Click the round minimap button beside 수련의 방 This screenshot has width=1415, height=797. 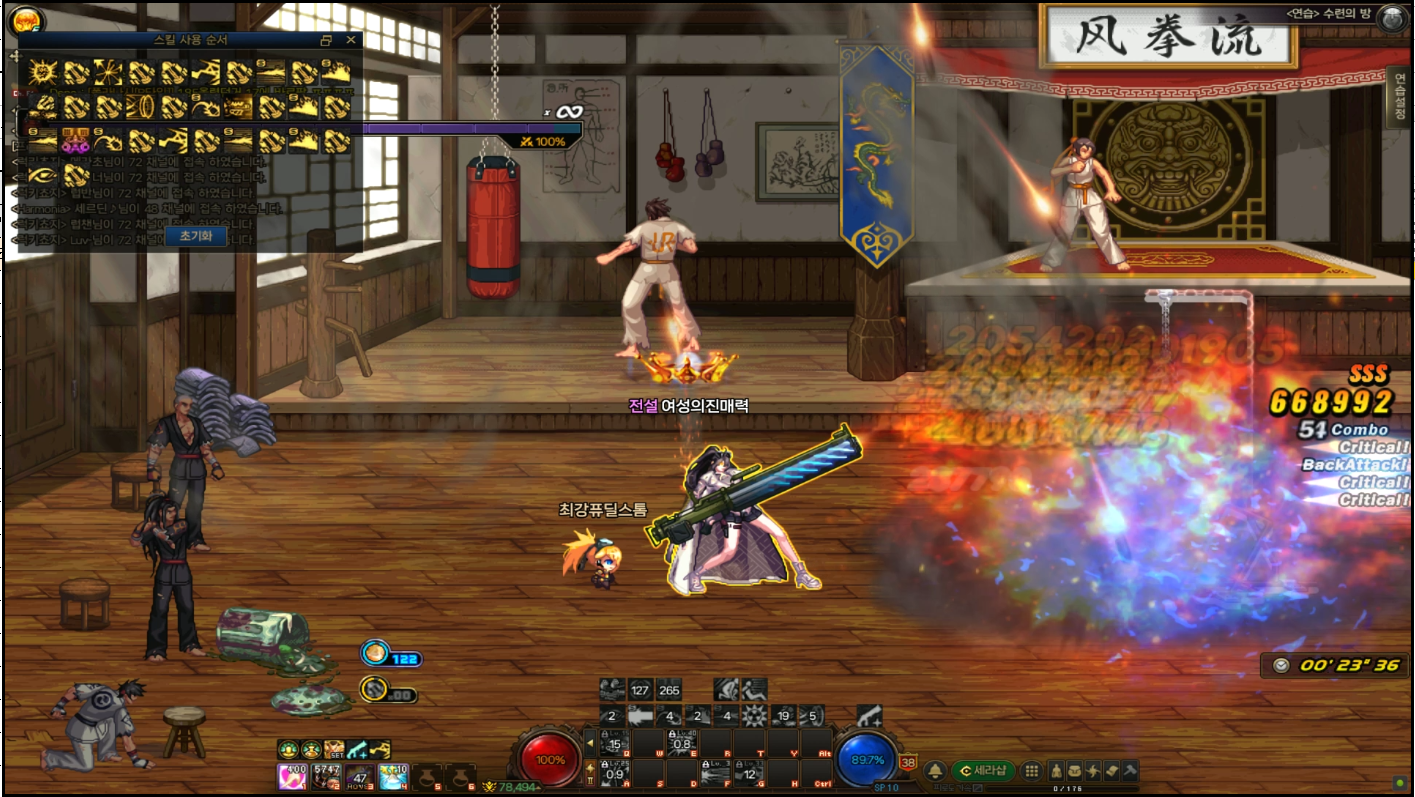1391,17
